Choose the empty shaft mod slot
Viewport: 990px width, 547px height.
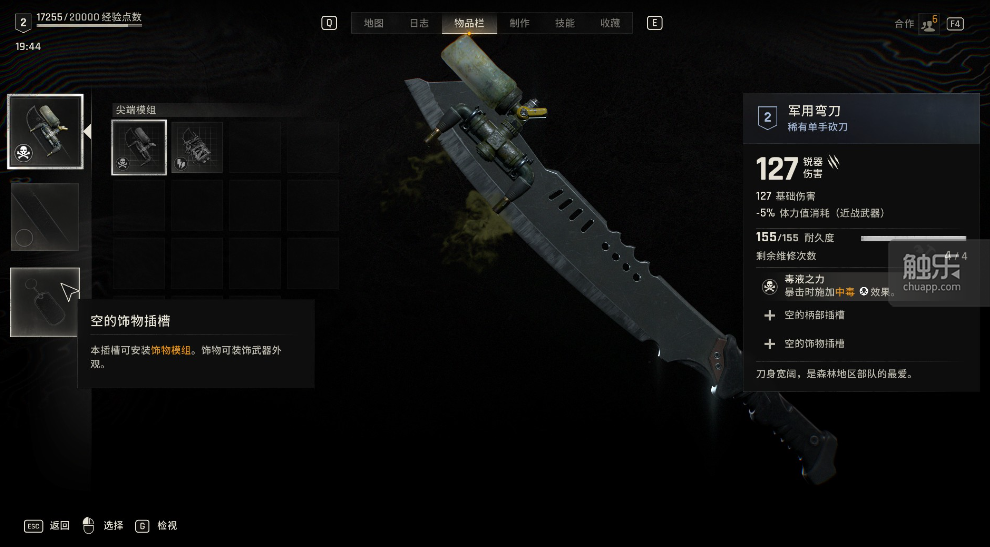(45, 216)
